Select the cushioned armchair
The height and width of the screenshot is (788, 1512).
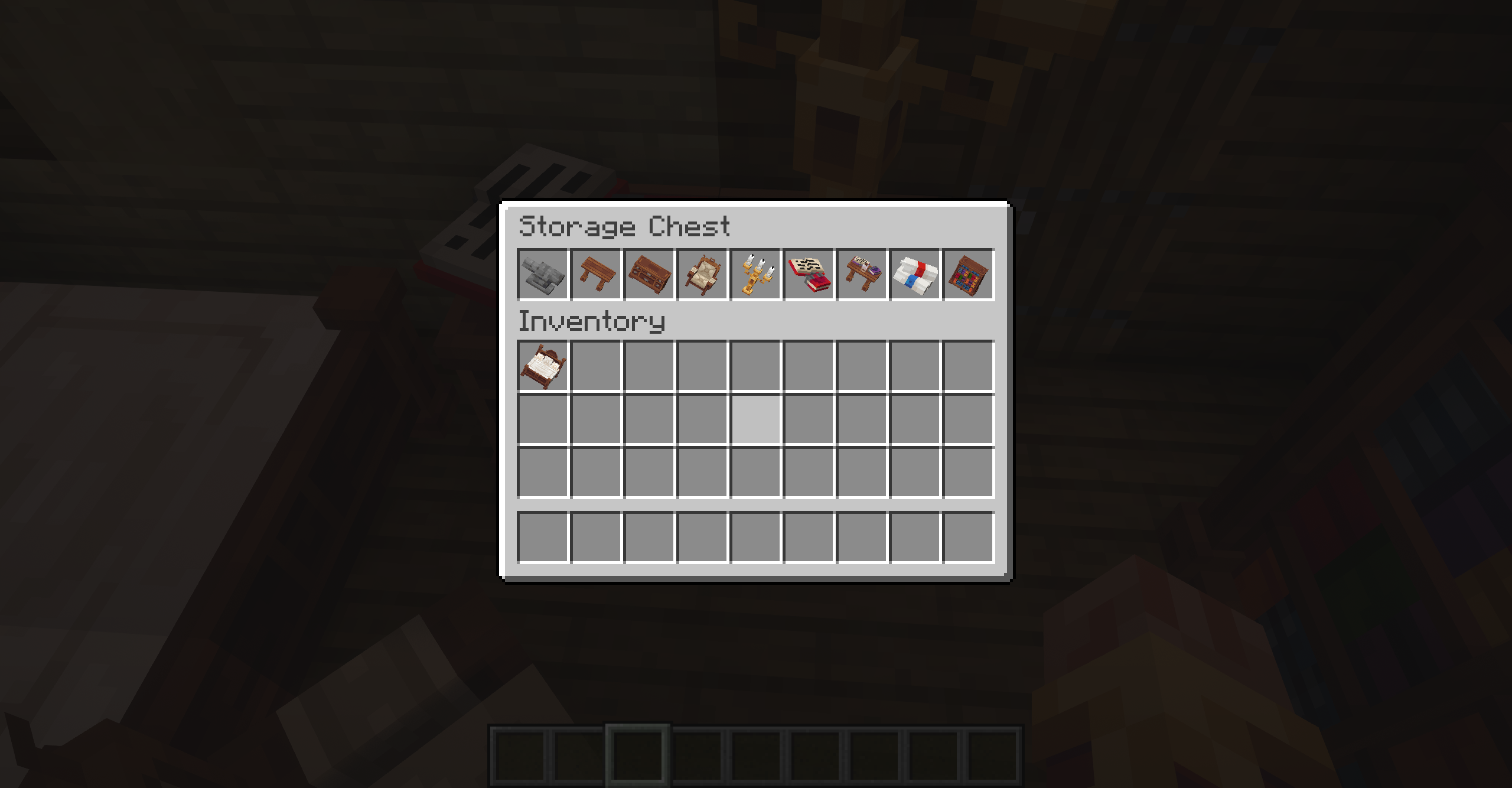click(x=703, y=275)
